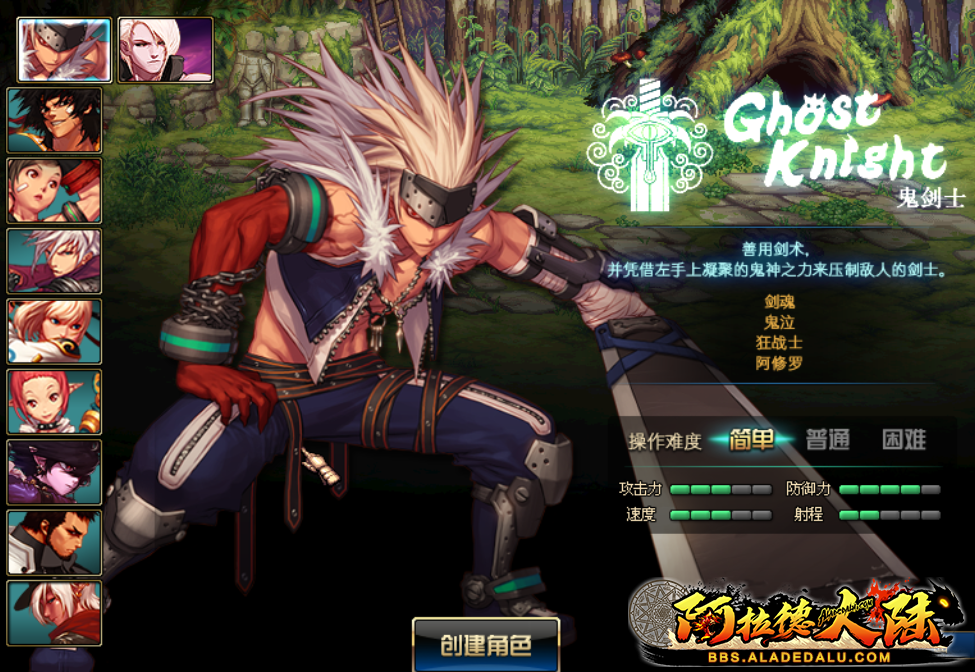Choose the white-haired male gunner portrait
Screen dimensions: 975x672
pyautogui.click(x=55, y=261)
